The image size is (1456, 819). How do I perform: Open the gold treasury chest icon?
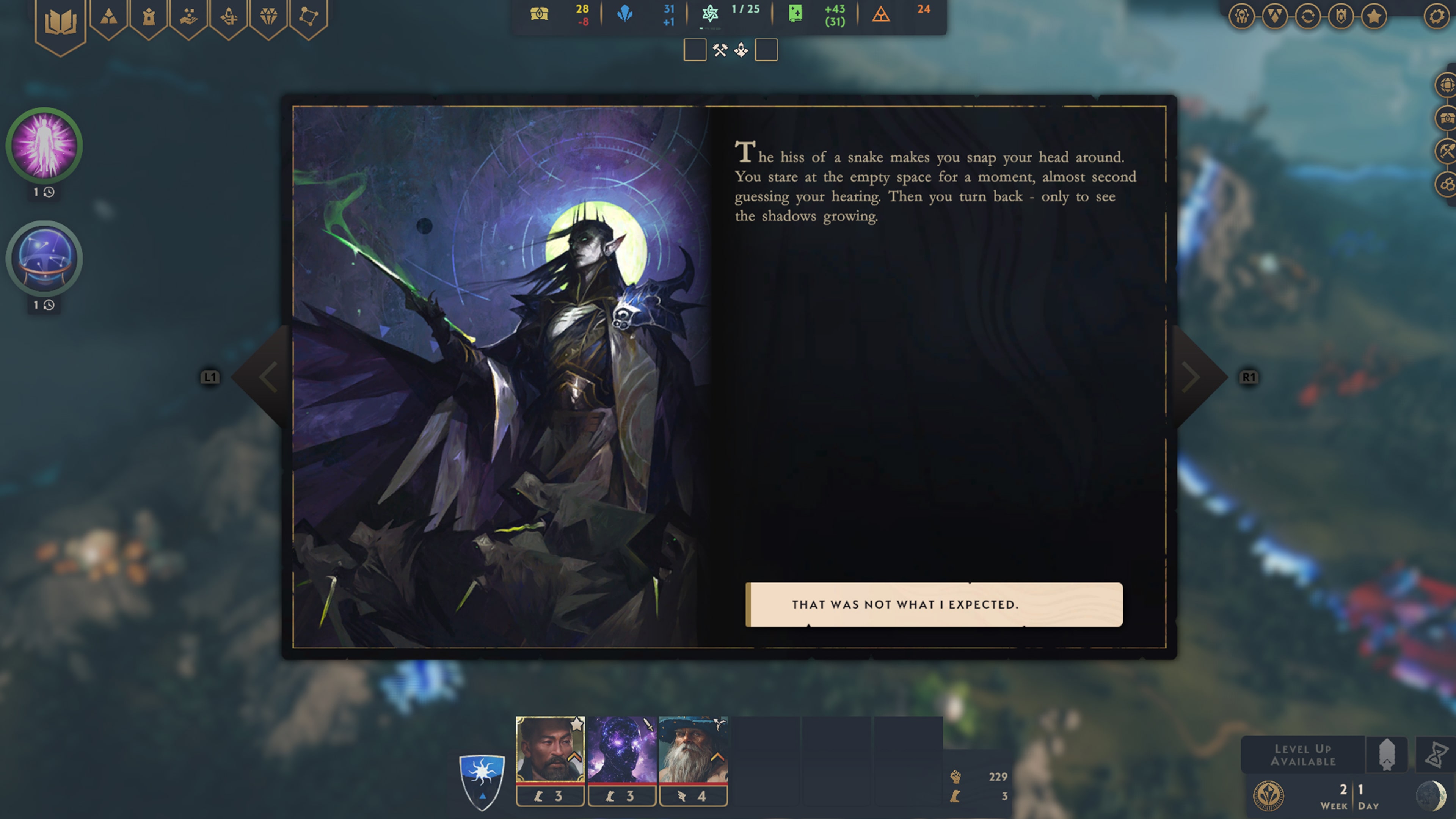click(540, 15)
